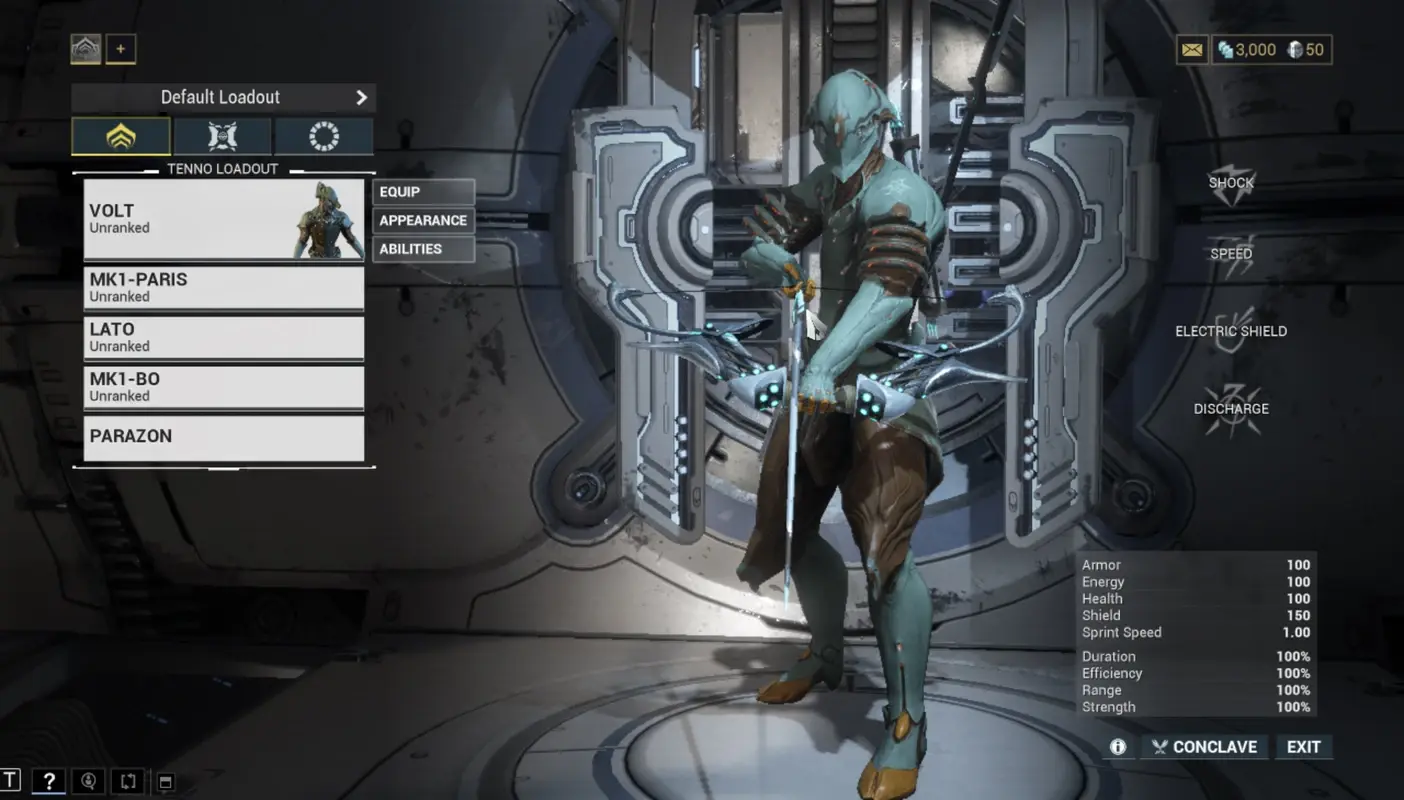
Task: Click the Exit button
Action: [x=1304, y=747]
